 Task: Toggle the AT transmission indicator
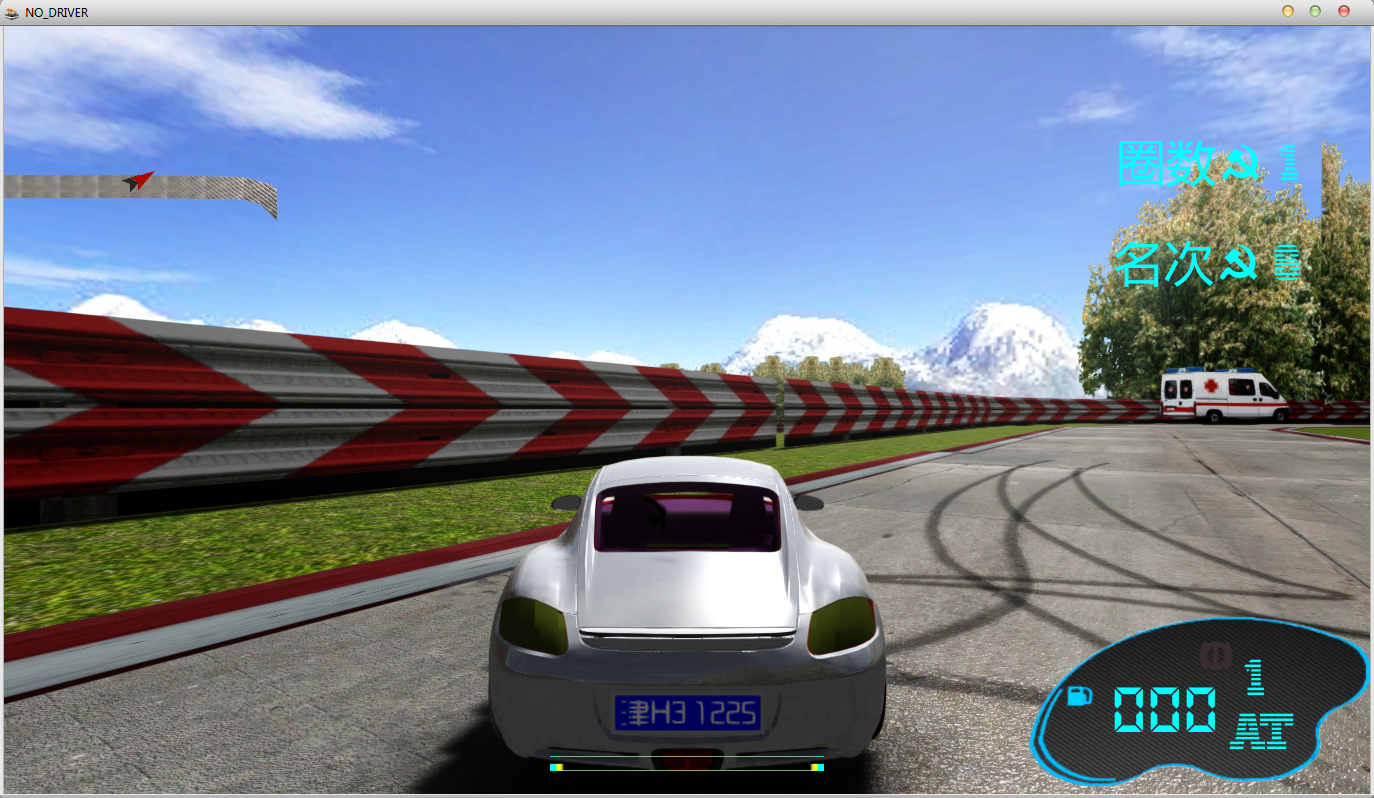(x=1262, y=731)
